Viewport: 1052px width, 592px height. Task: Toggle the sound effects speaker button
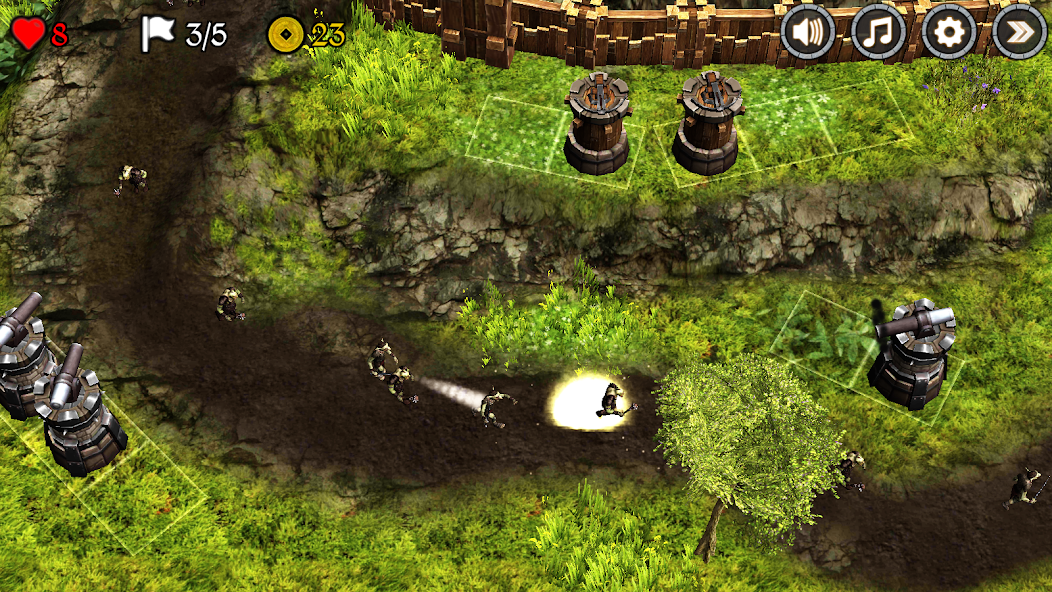coord(807,32)
